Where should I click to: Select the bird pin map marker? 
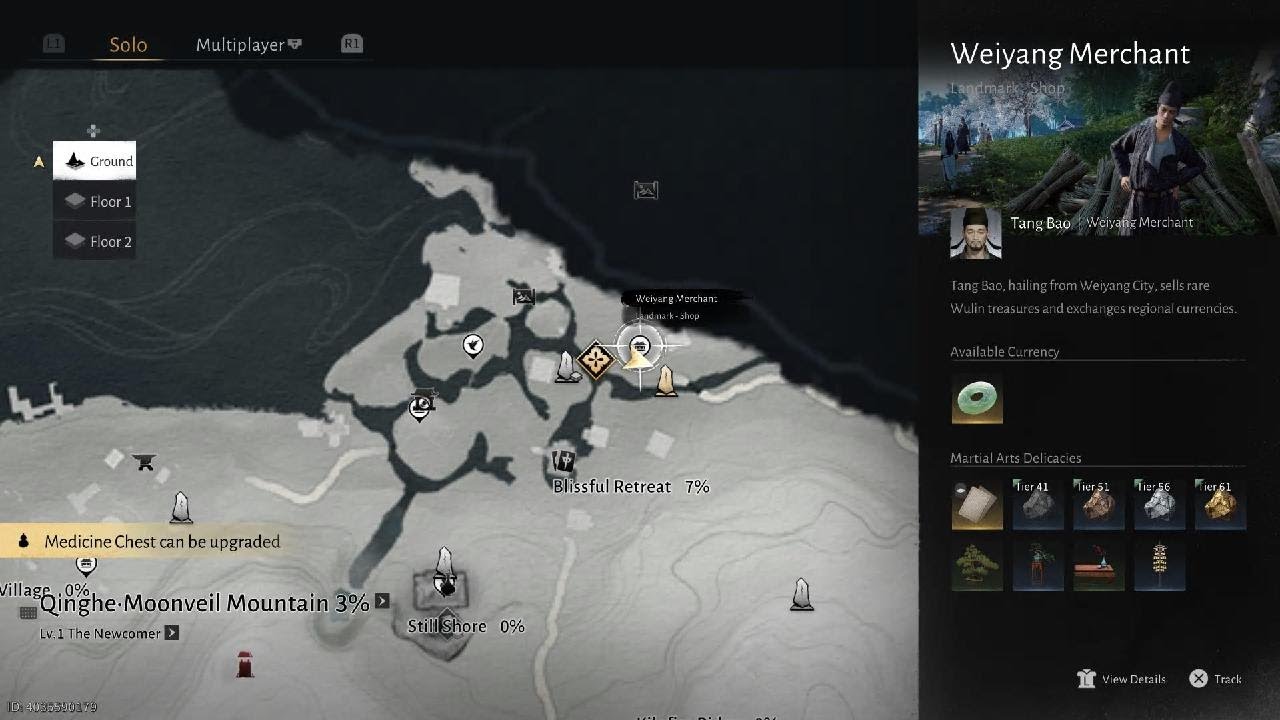(x=473, y=346)
